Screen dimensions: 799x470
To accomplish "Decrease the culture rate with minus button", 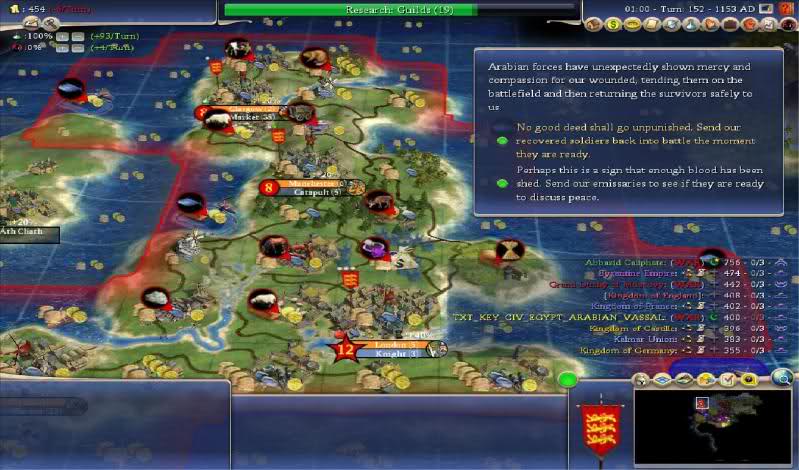I will pos(75,47).
